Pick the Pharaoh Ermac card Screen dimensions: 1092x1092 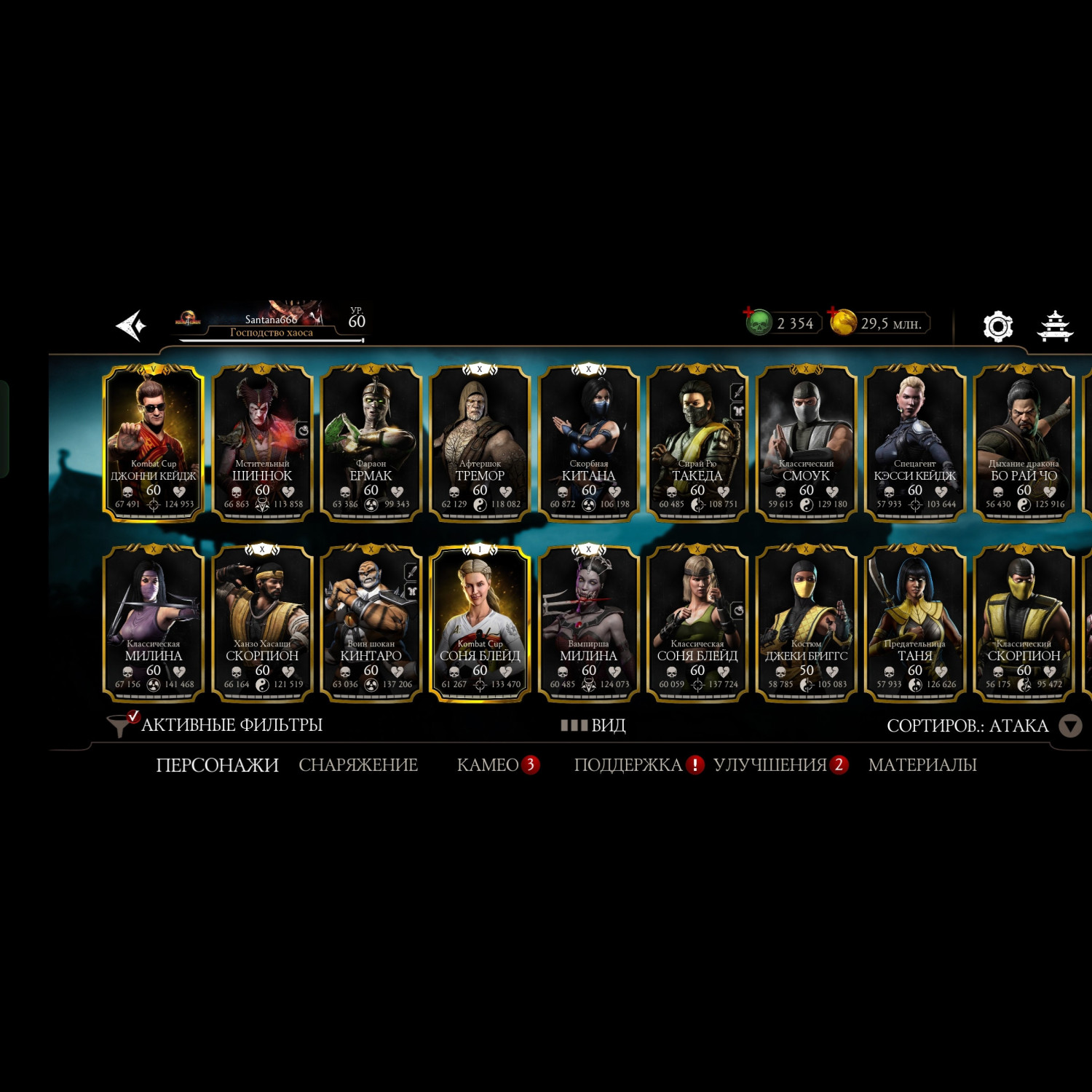pos(371,443)
